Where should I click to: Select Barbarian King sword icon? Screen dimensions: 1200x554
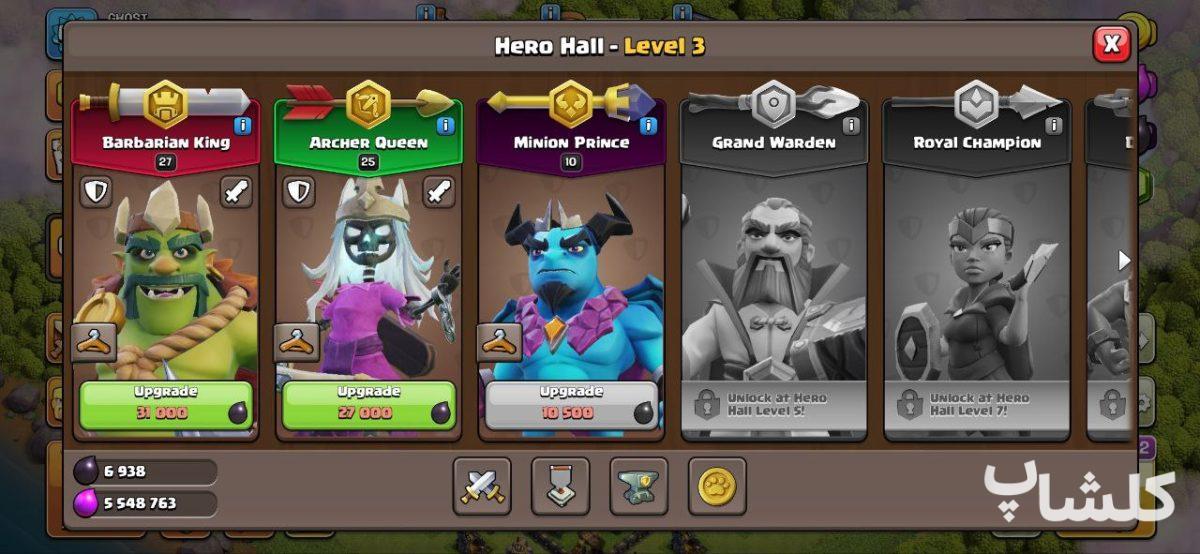point(236,192)
